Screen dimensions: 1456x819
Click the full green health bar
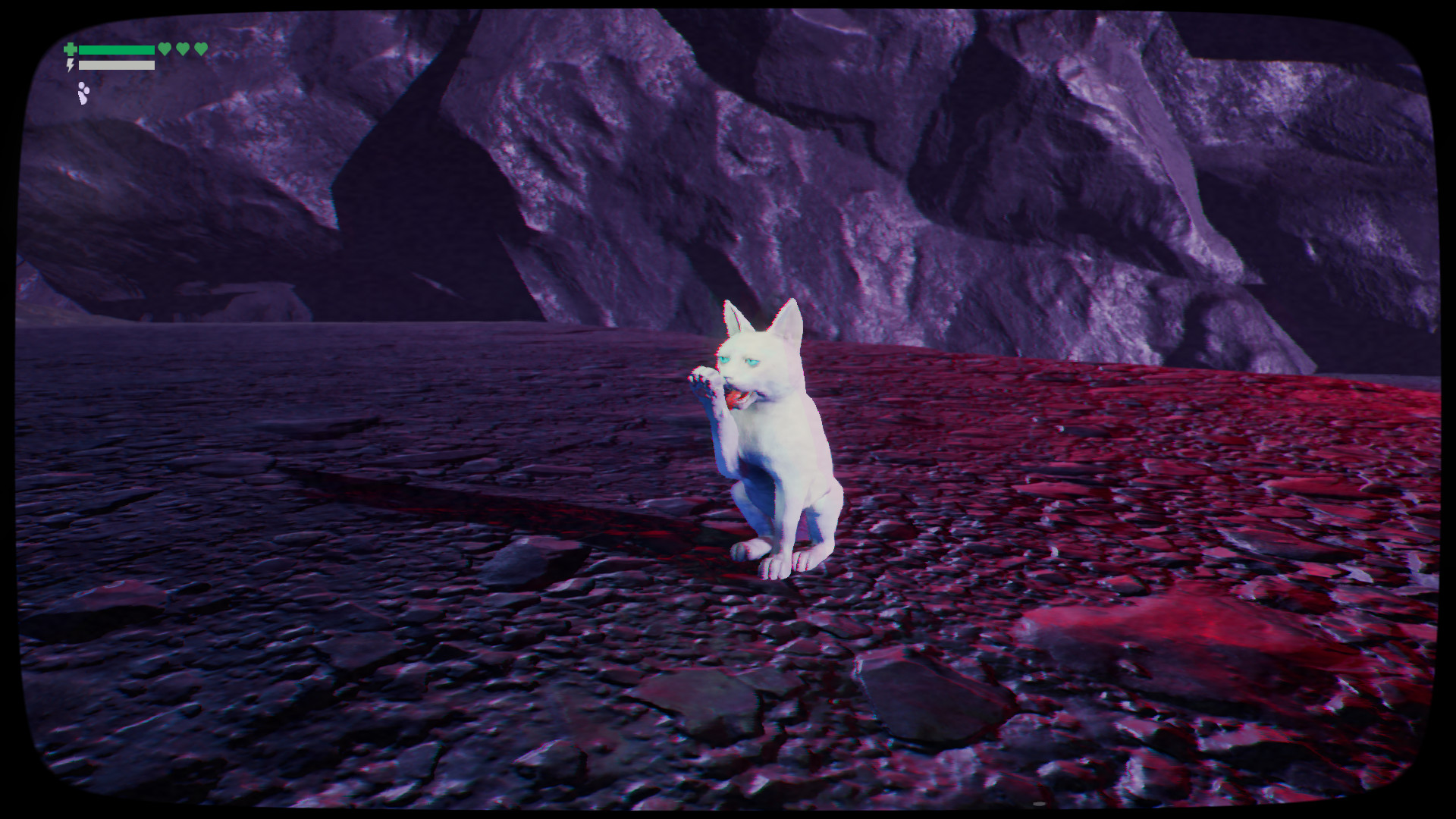click(x=117, y=49)
